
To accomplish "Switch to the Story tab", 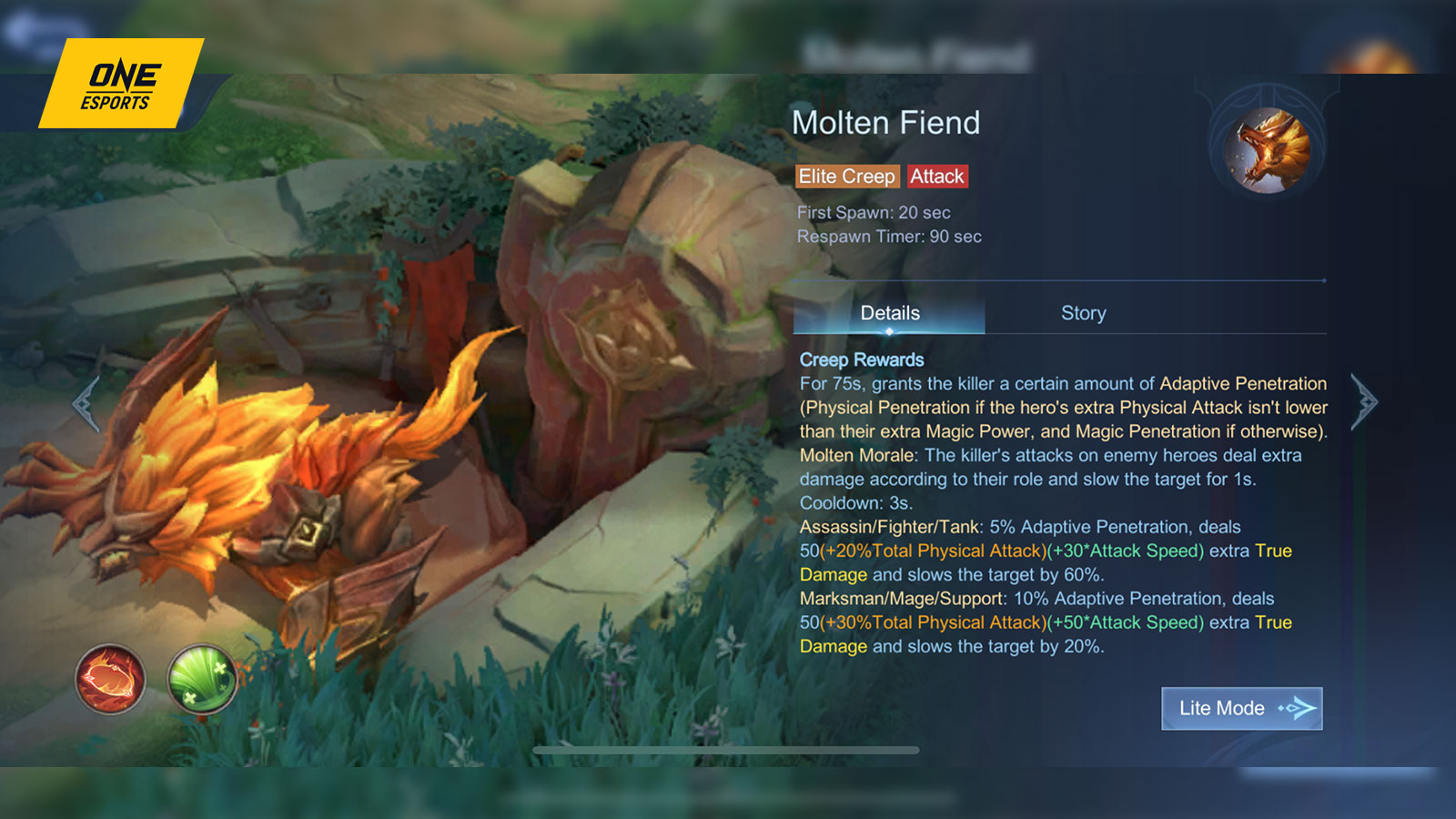I will [x=1083, y=313].
